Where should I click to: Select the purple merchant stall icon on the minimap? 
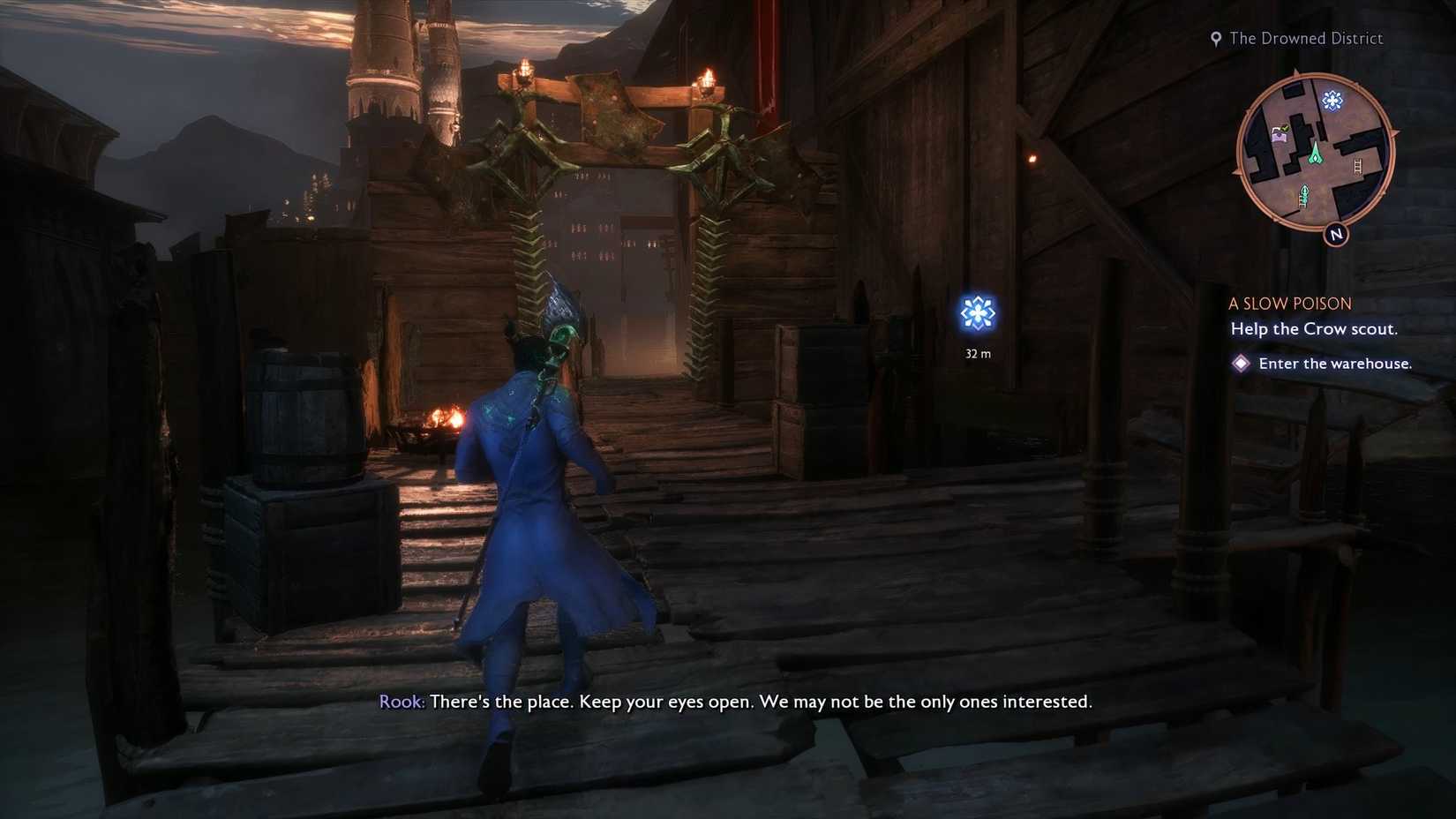click(1280, 134)
